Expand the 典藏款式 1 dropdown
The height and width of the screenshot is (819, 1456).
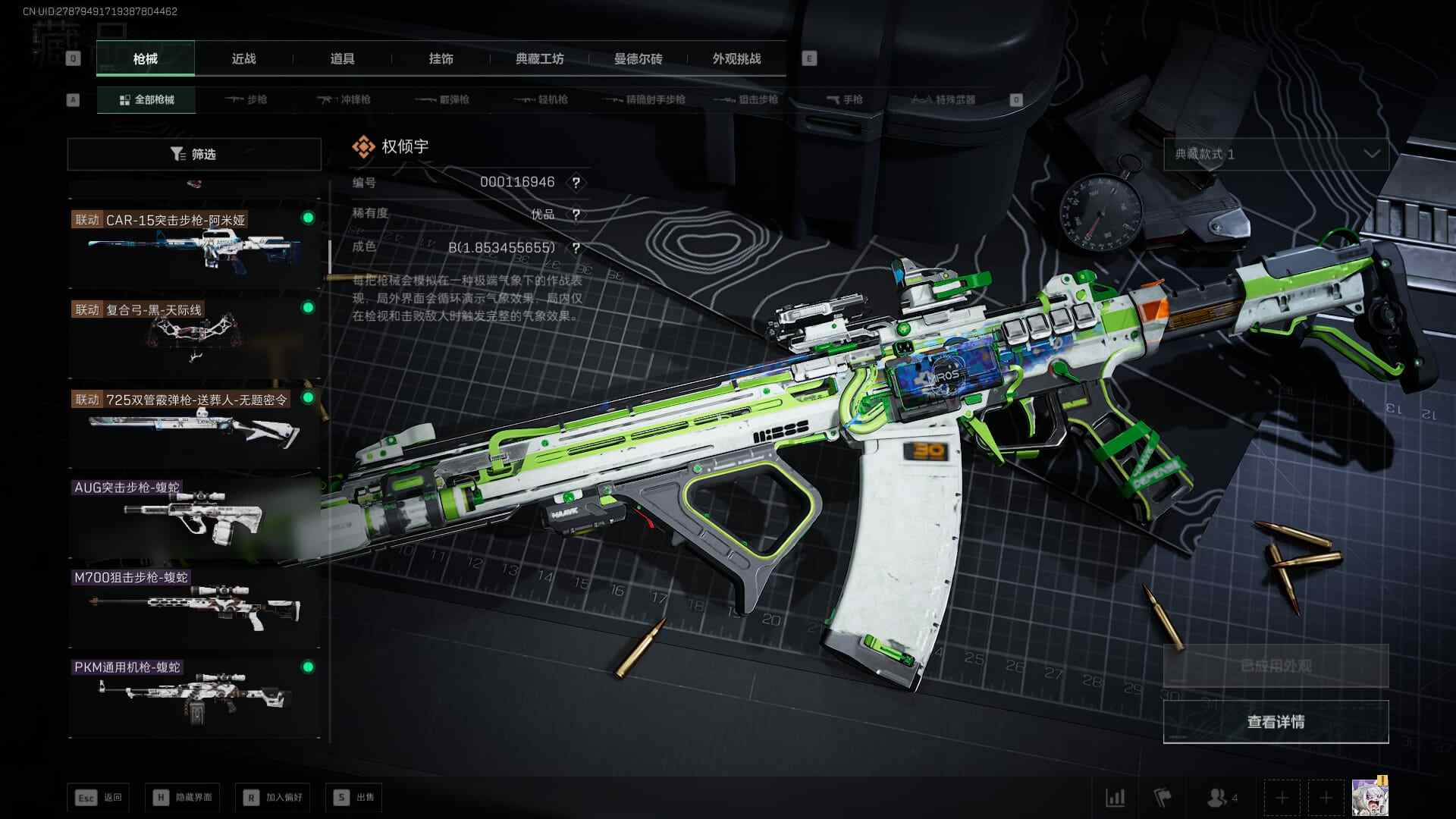(1276, 154)
